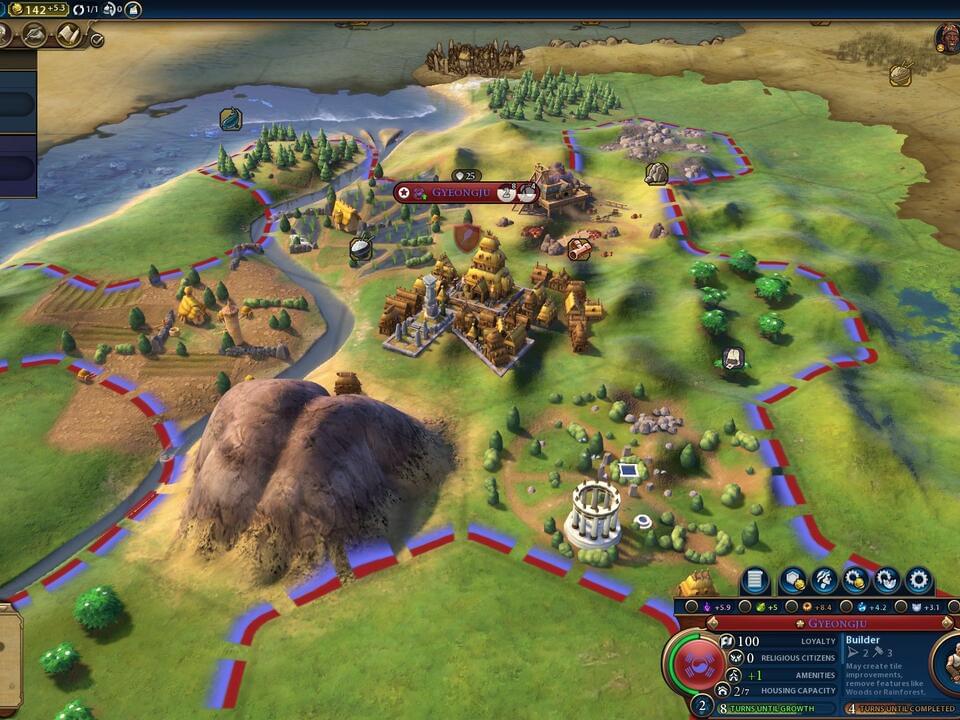Screen dimensions: 960x720
Task: Click the checkmark toggle beside top-left buttons
Action: [96, 40]
